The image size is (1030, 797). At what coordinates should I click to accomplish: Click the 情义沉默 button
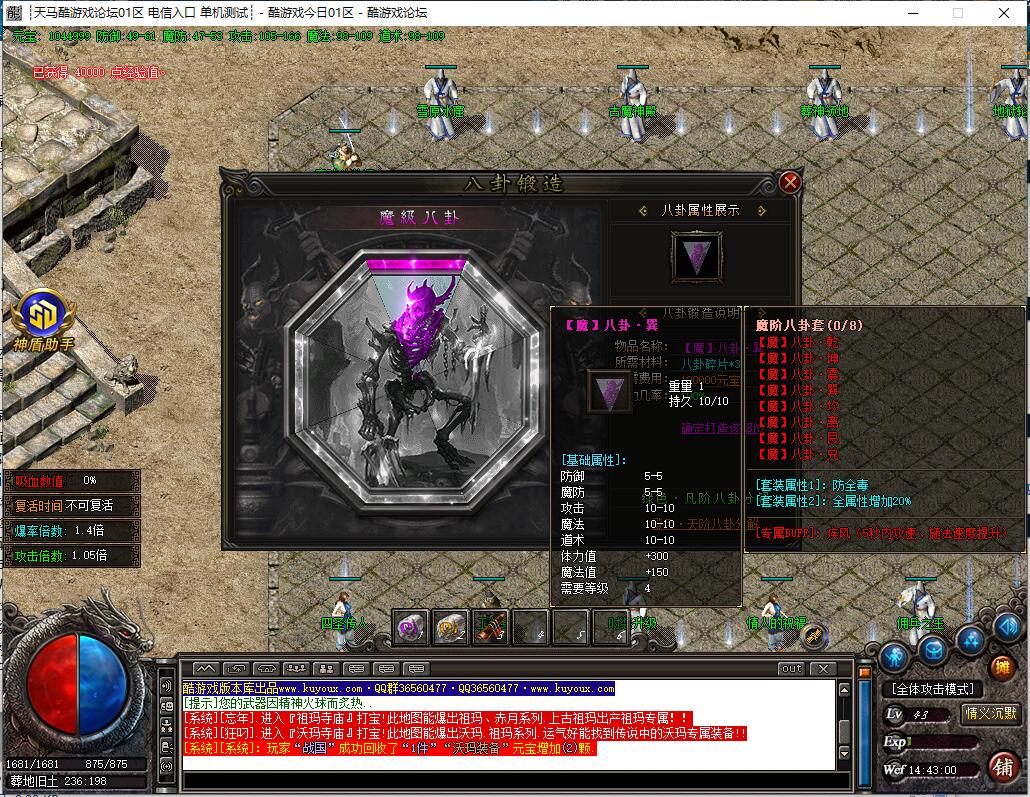989,713
